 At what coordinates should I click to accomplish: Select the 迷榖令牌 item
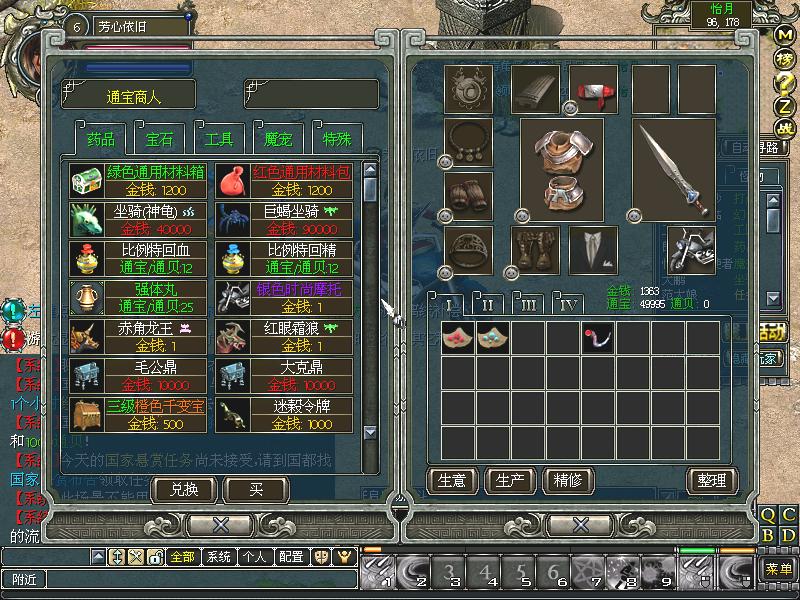[x=286, y=415]
